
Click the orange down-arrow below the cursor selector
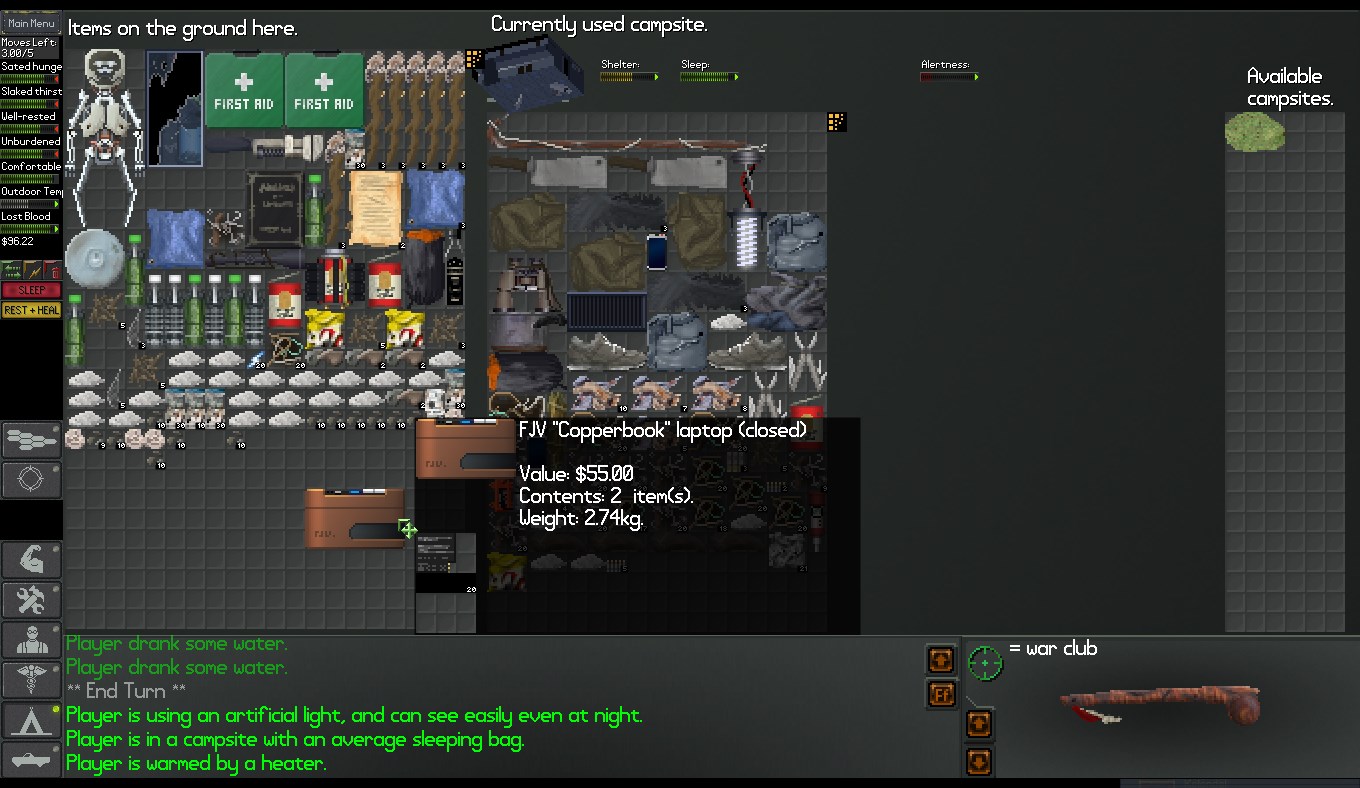[x=978, y=761]
